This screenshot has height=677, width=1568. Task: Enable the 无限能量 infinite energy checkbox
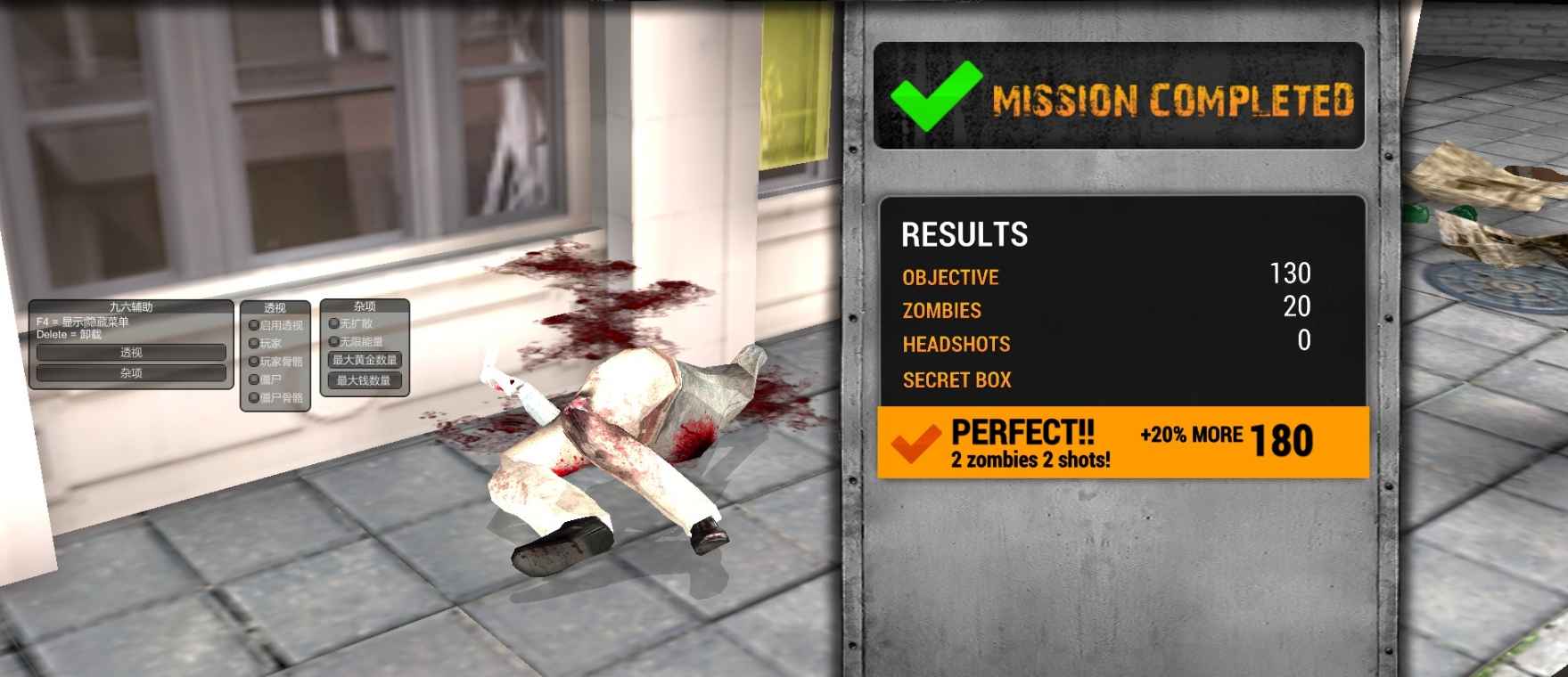334,341
